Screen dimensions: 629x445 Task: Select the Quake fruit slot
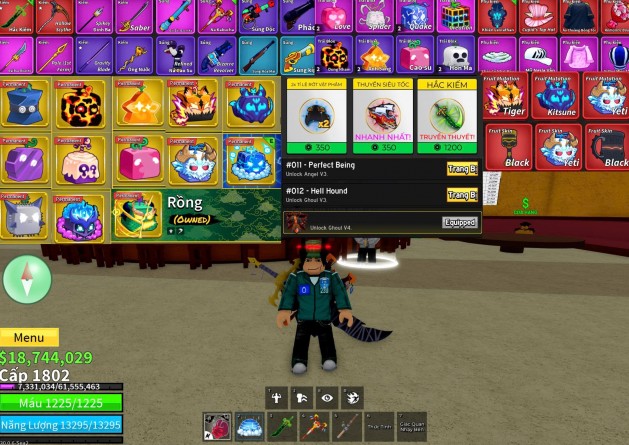(x=416, y=17)
